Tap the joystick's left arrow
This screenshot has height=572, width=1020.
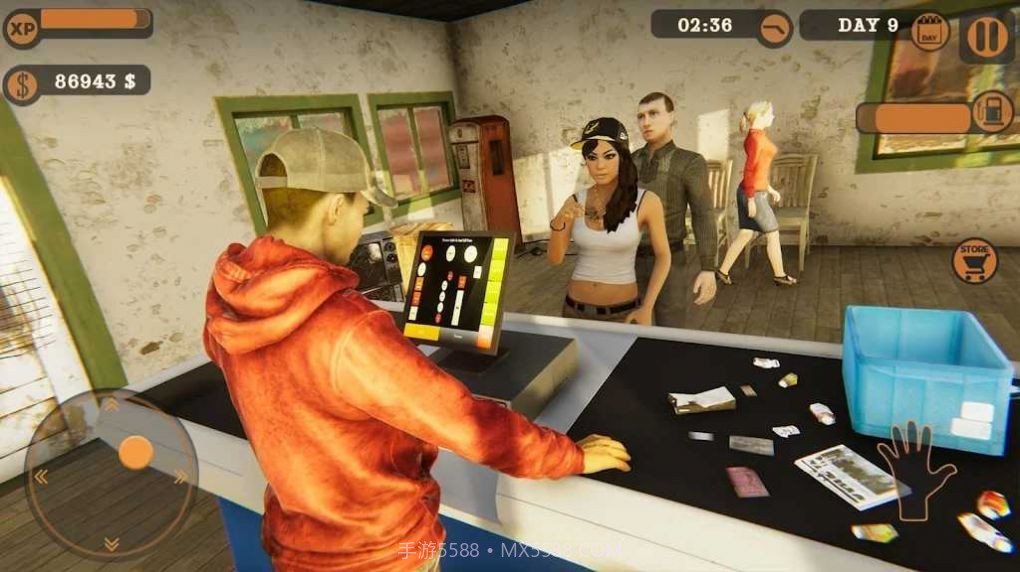(x=42, y=477)
